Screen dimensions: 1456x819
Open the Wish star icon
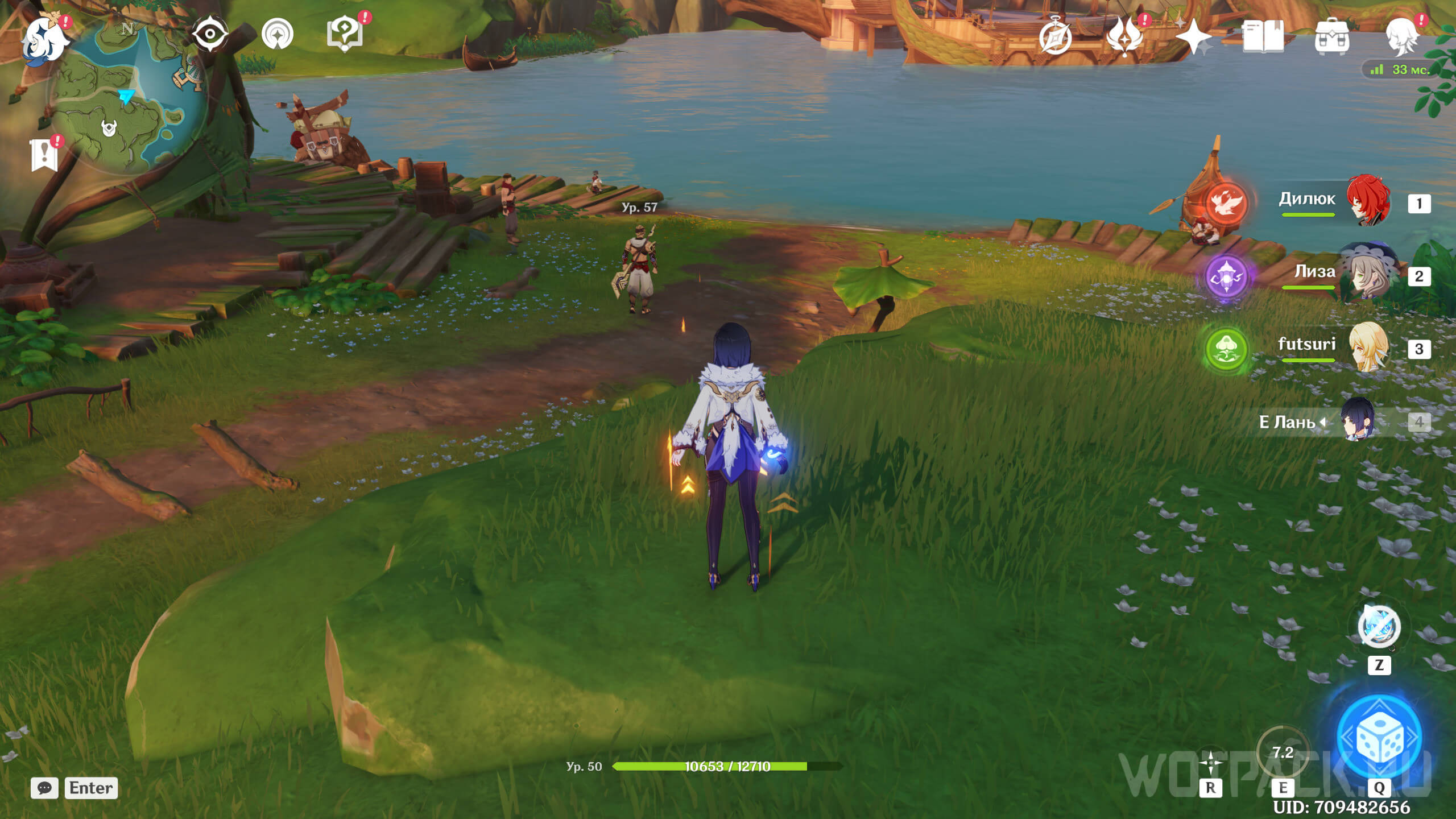[1193, 37]
